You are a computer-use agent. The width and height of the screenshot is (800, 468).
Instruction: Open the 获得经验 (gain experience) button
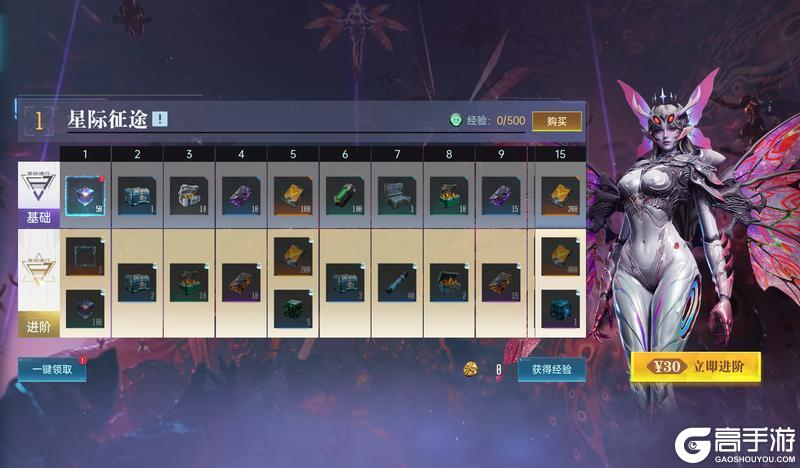point(551,369)
